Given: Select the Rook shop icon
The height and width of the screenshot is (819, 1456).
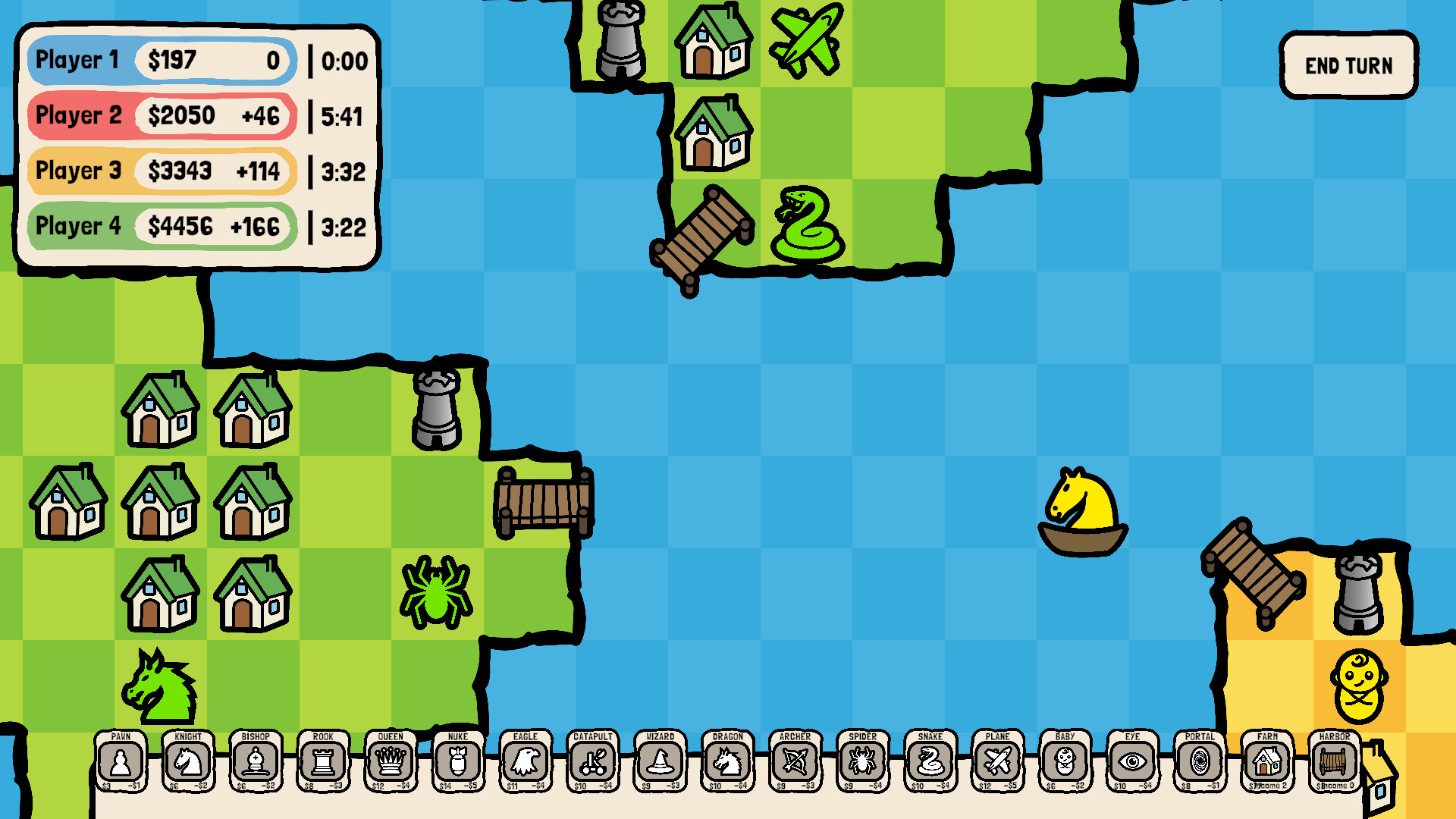Looking at the screenshot, I should point(323,764).
